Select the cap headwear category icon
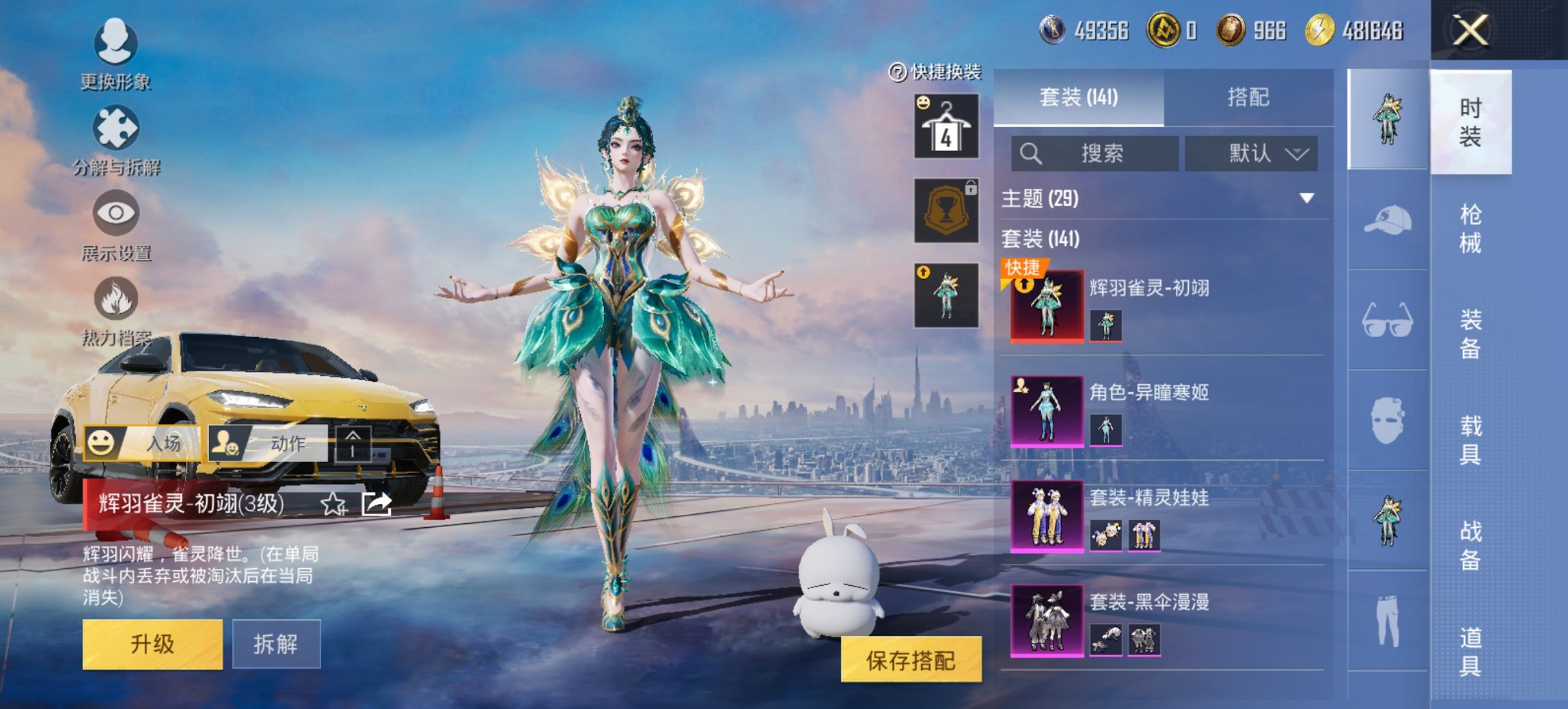1568x709 pixels. [x=1388, y=220]
